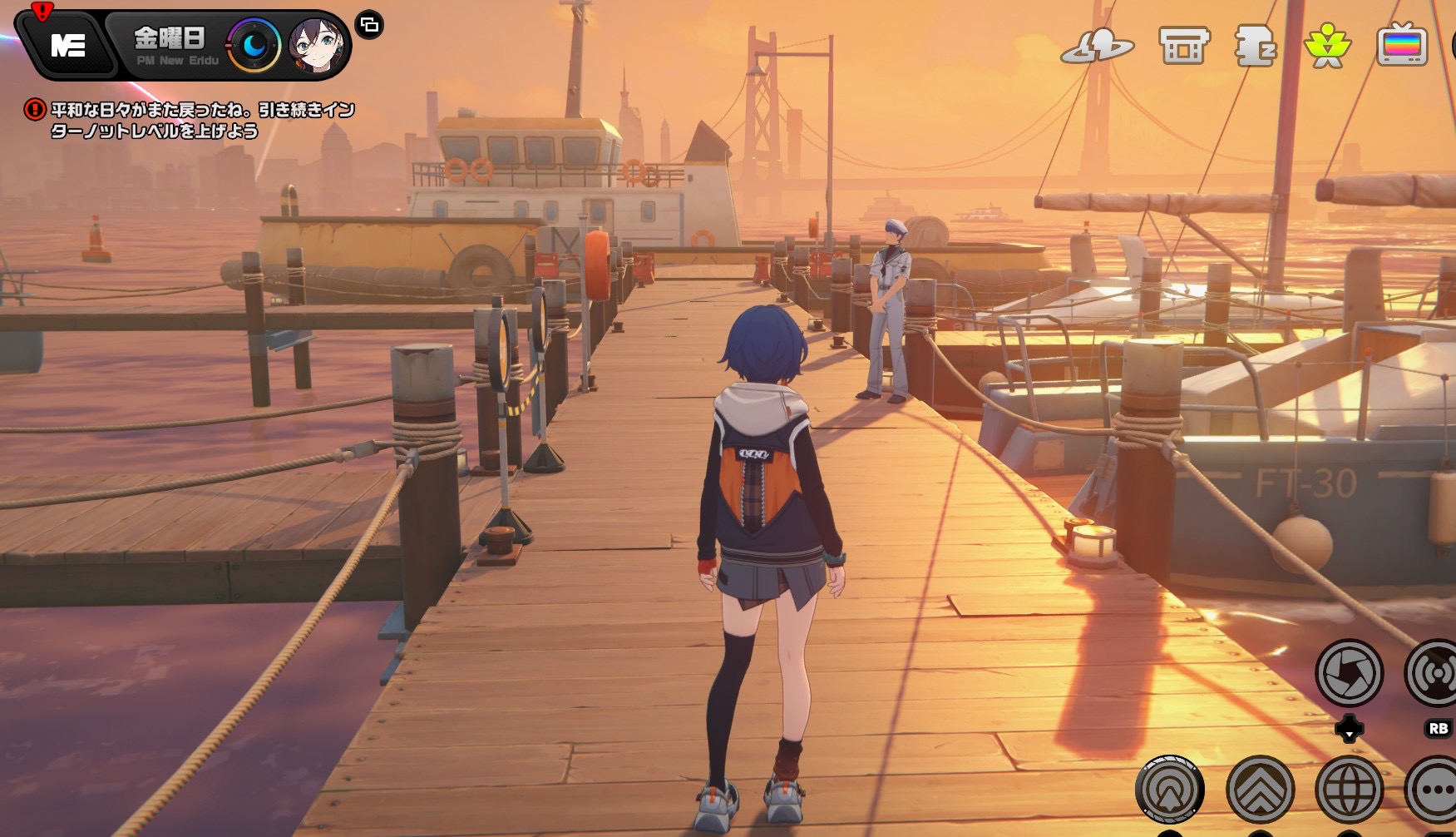Viewport: 1456px width, 837px height.
Task: Click the arrow-in-rings round button
Action: coord(1170,789)
